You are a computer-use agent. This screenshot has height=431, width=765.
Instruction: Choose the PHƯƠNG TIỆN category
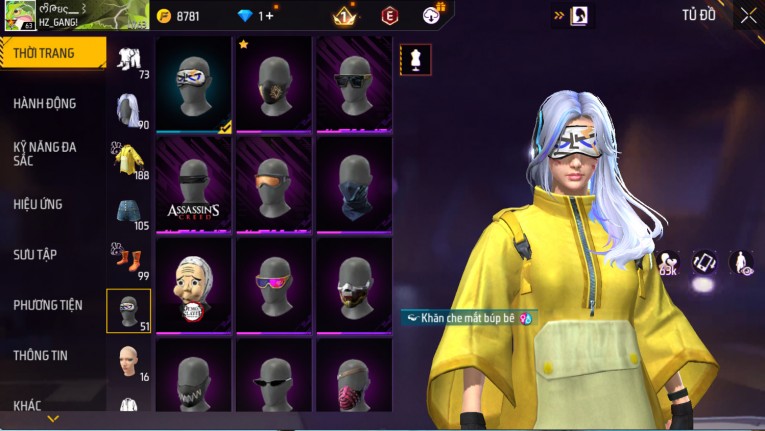(48, 305)
